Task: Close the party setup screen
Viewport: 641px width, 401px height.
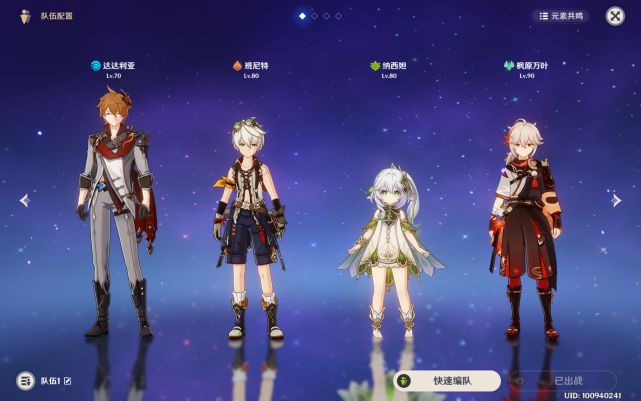Action: [x=615, y=16]
